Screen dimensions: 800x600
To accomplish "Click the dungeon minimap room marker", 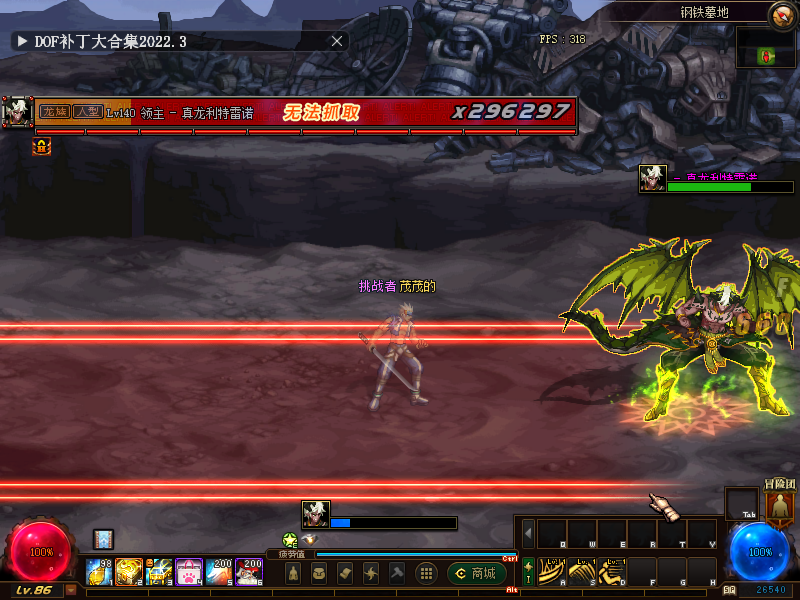I will pos(767,54).
